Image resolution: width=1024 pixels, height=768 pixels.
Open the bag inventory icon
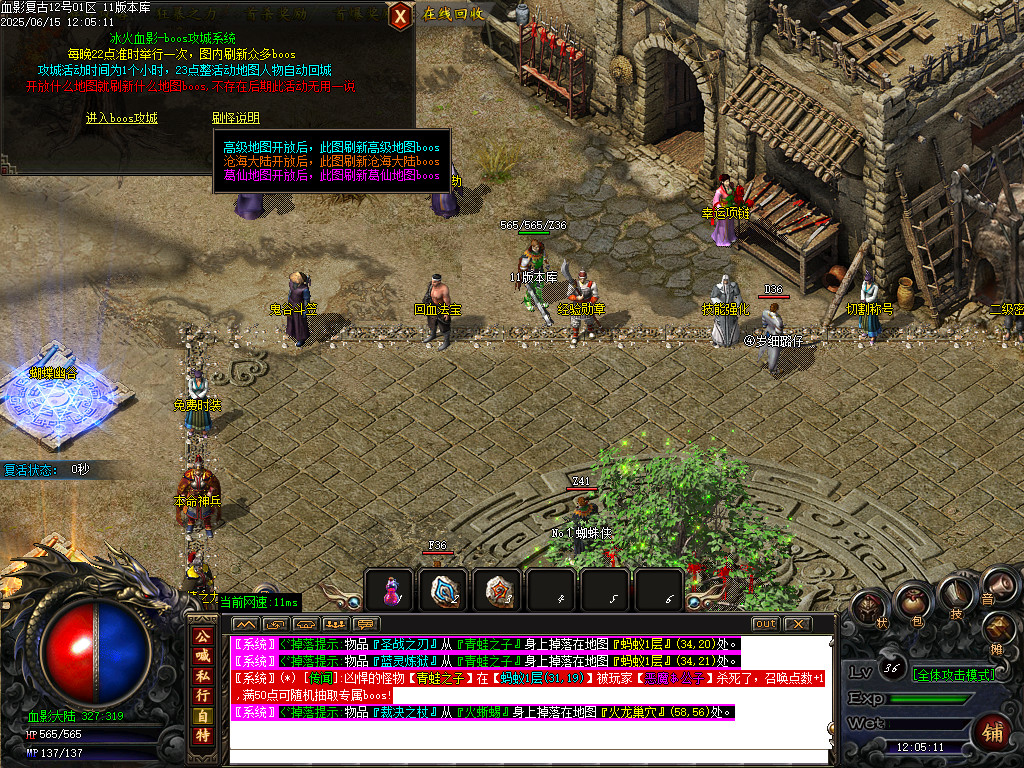(912, 602)
